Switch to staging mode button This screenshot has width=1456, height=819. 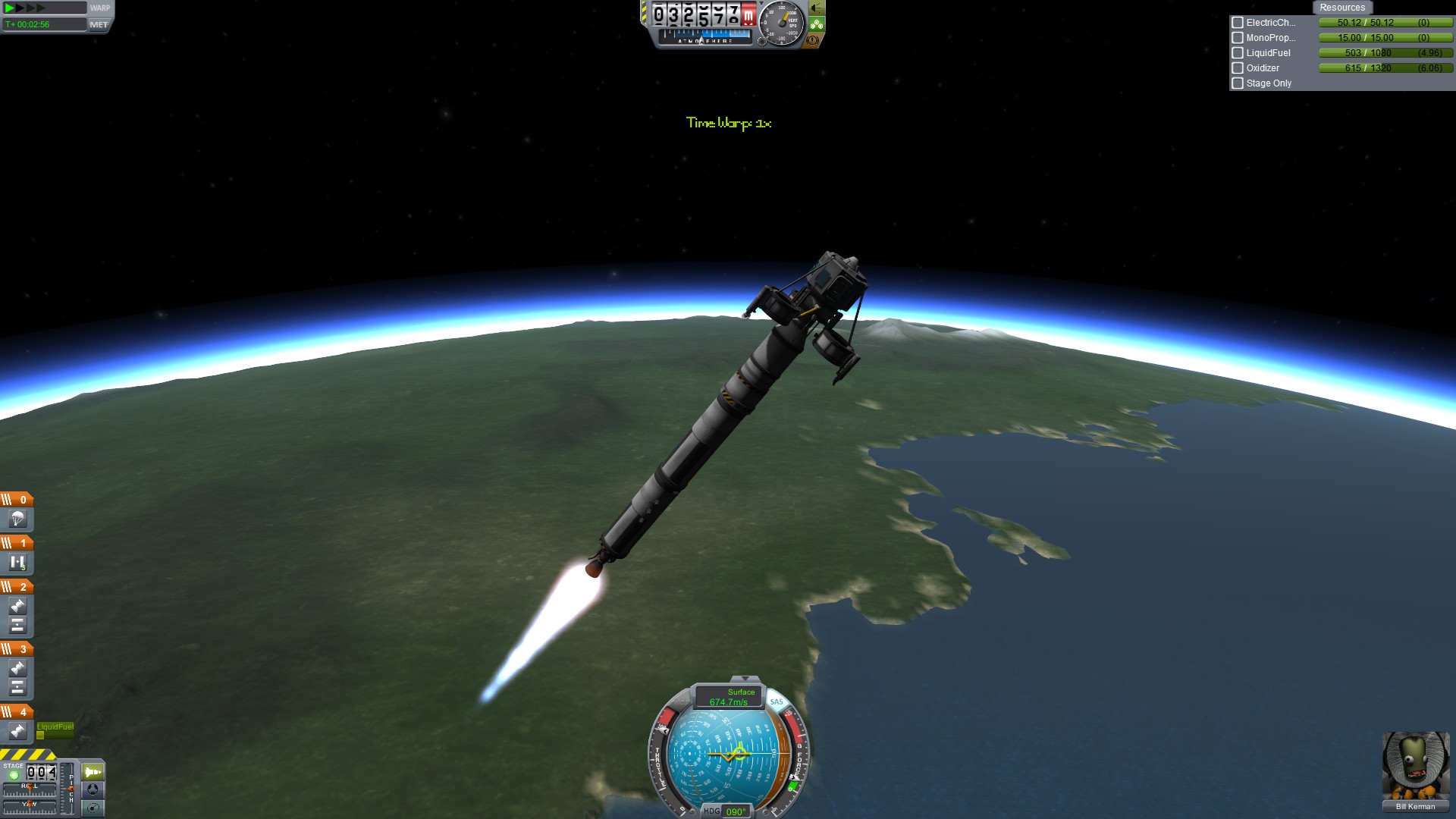point(93,772)
